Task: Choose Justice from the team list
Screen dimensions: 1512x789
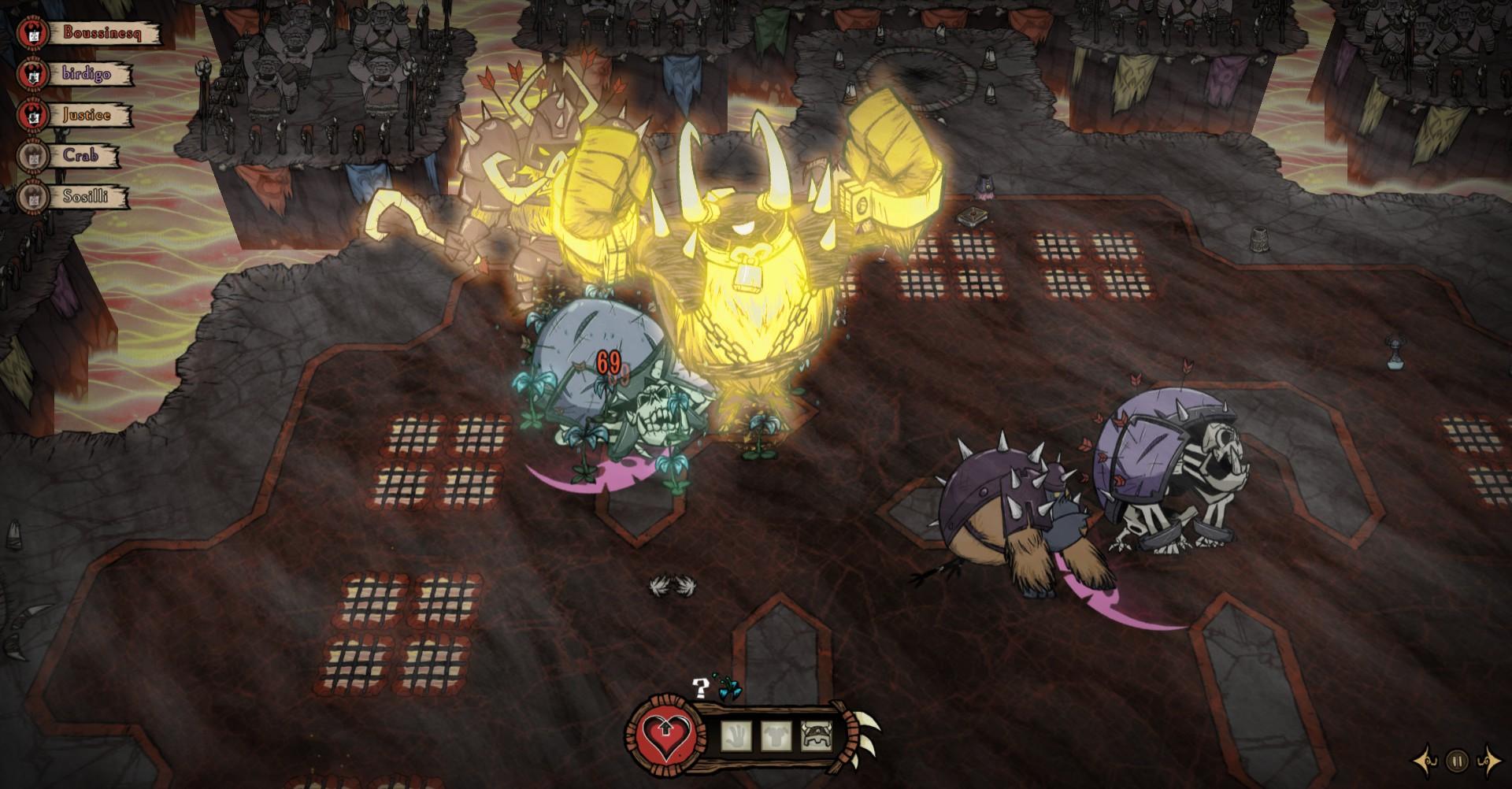Action: [x=85, y=115]
